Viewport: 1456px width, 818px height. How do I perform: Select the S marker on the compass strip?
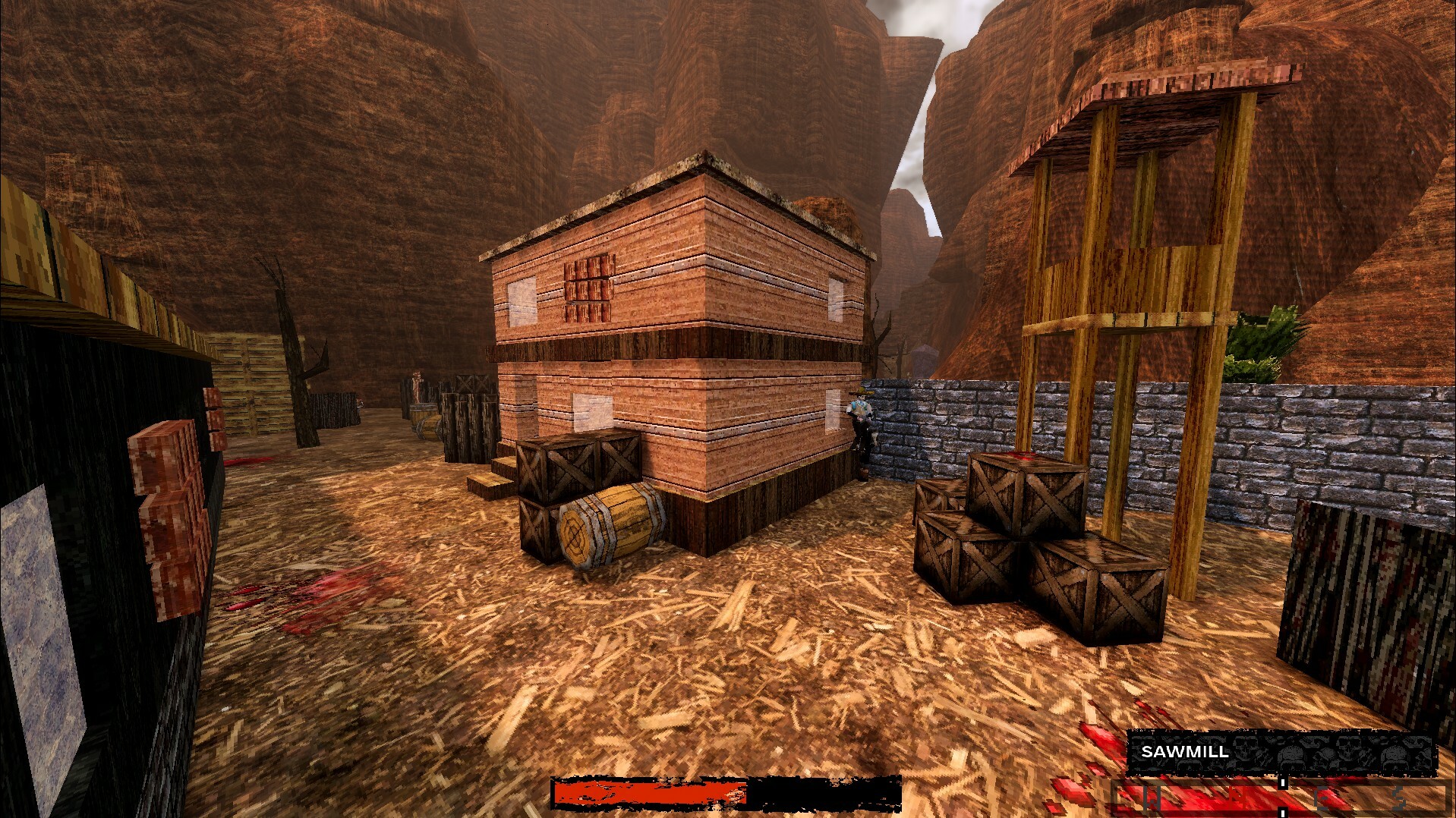(x=1399, y=801)
